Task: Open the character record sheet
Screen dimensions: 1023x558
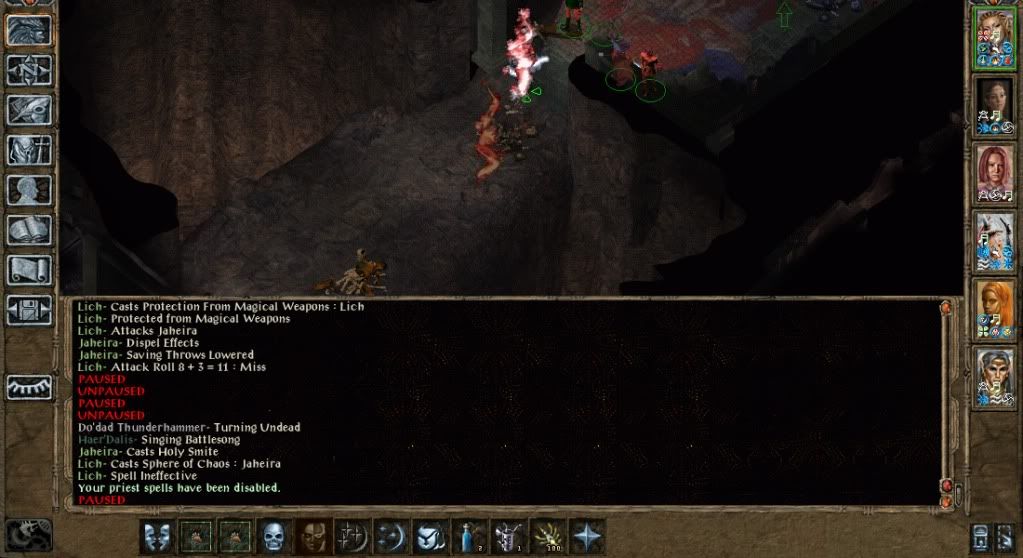Action: [29, 189]
